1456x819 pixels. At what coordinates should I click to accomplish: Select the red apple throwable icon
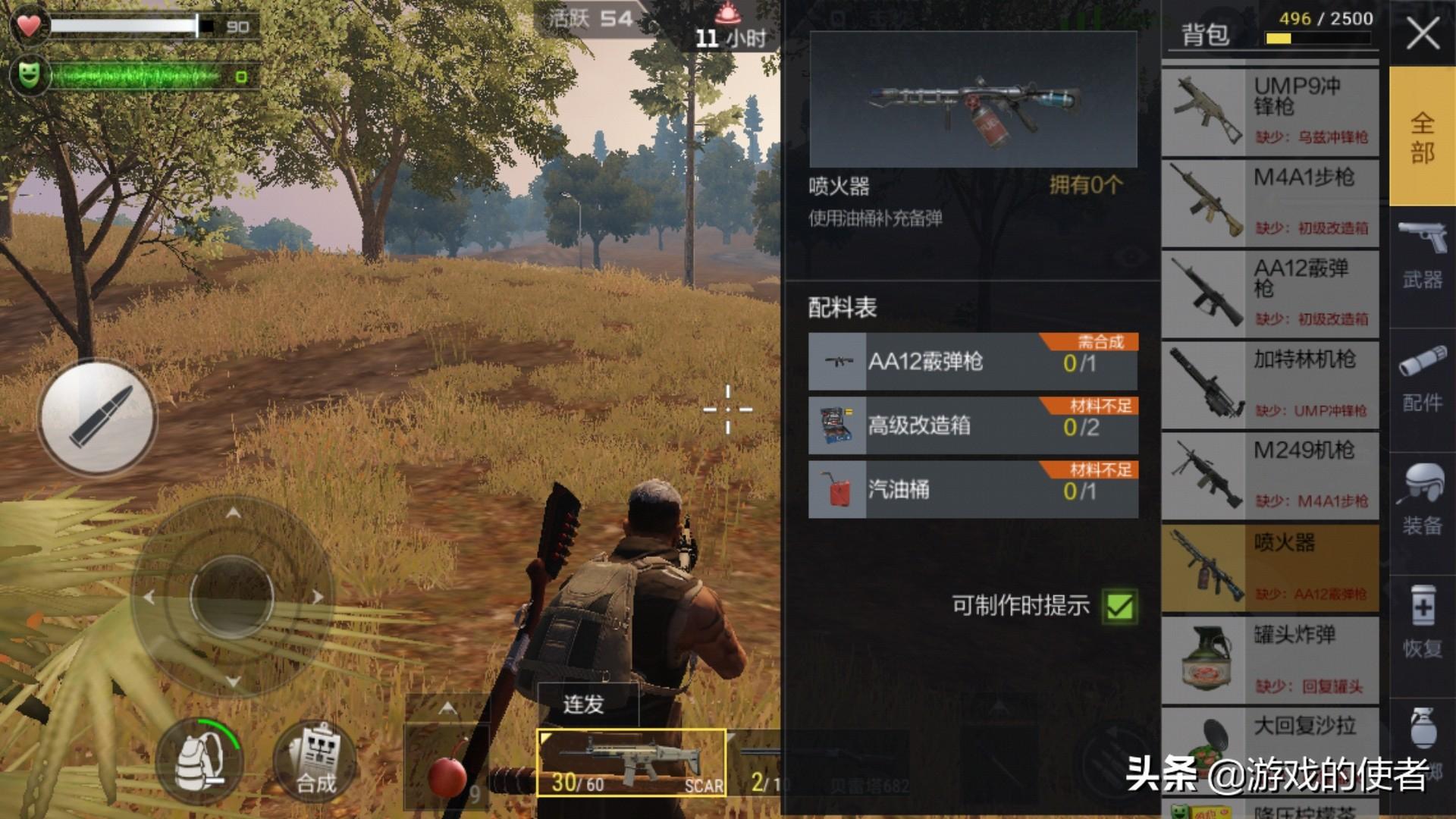click(x=447, y=773)
